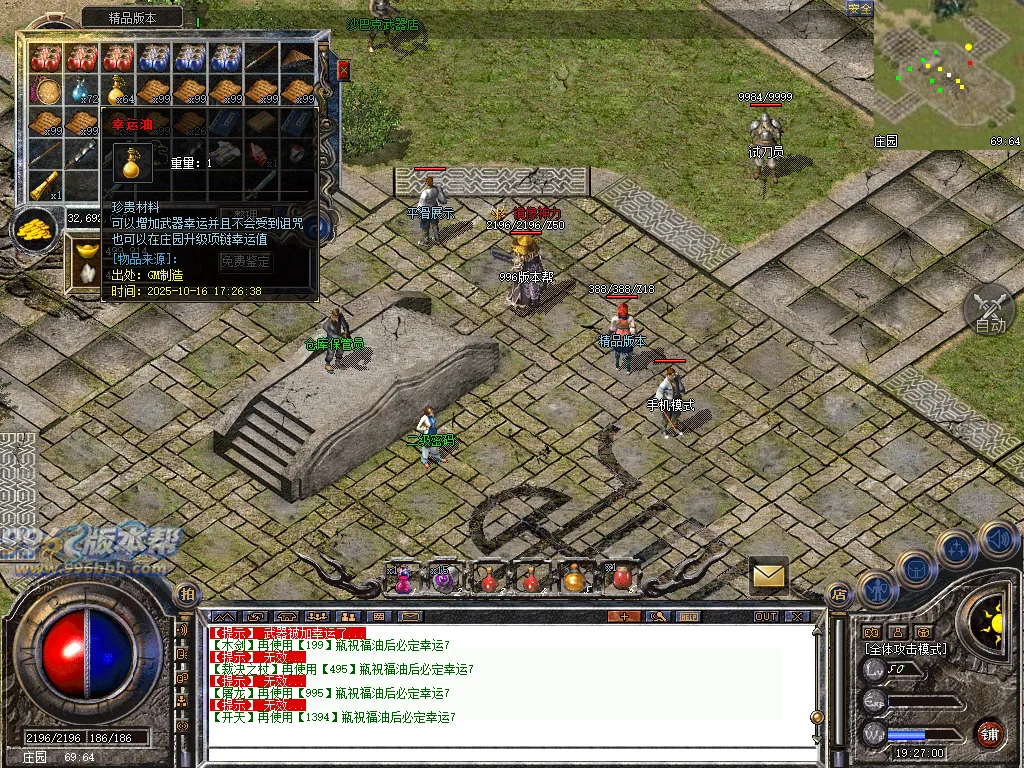Image resolution: width=1024 pixels, height=768 pixels.
Task: Open the mail envelope icon
Action: click(x=768, y=576)
